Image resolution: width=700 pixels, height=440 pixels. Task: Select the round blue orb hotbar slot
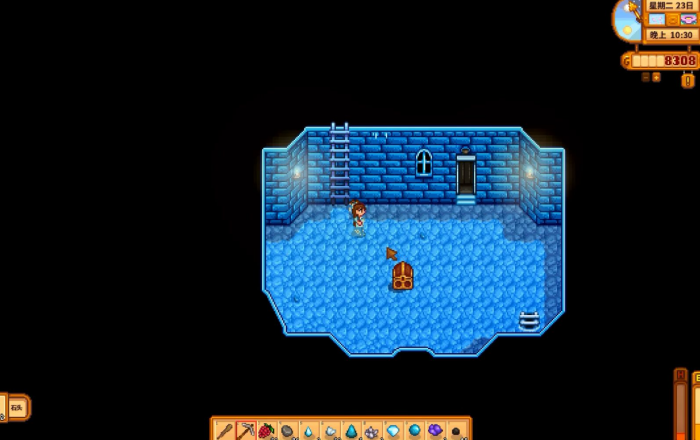pyautogui.click(x=414, y=431)
